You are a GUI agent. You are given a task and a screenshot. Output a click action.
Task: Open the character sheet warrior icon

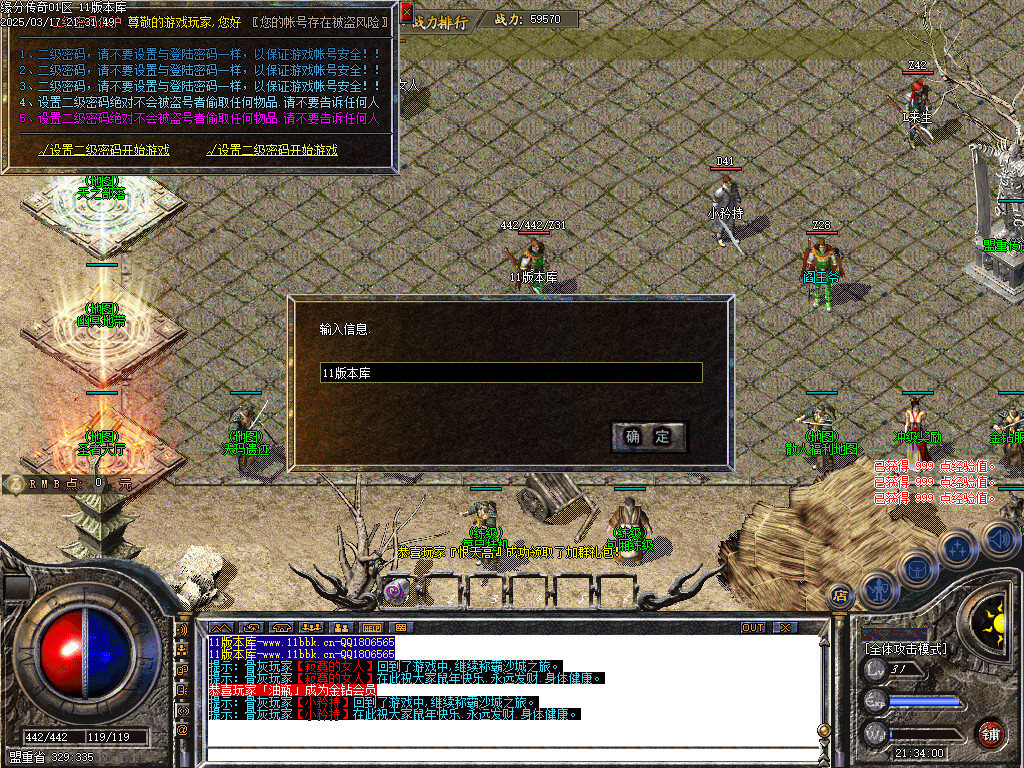878,589
